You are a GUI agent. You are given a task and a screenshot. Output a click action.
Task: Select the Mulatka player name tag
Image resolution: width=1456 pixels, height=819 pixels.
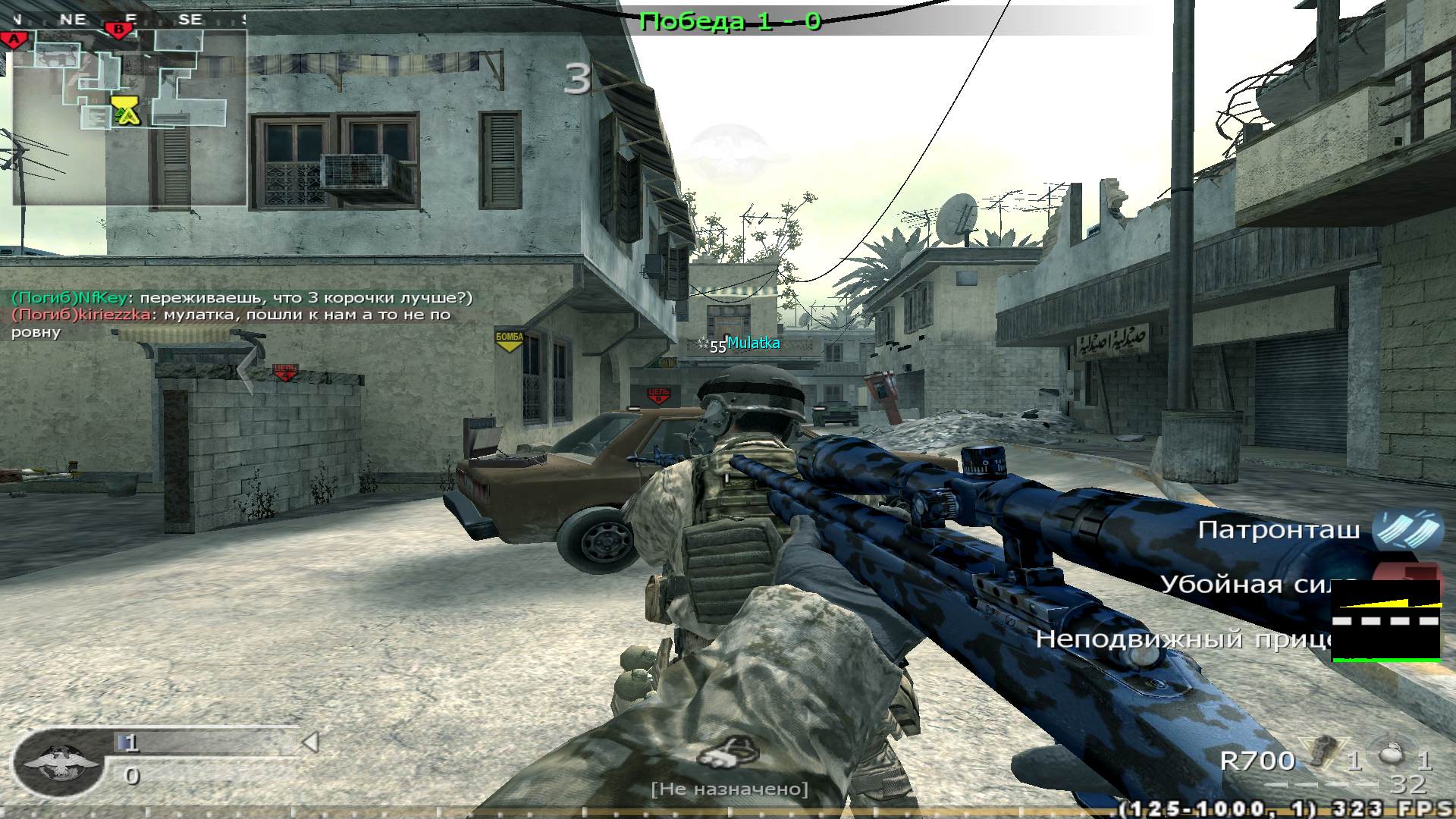coord(753,343)
